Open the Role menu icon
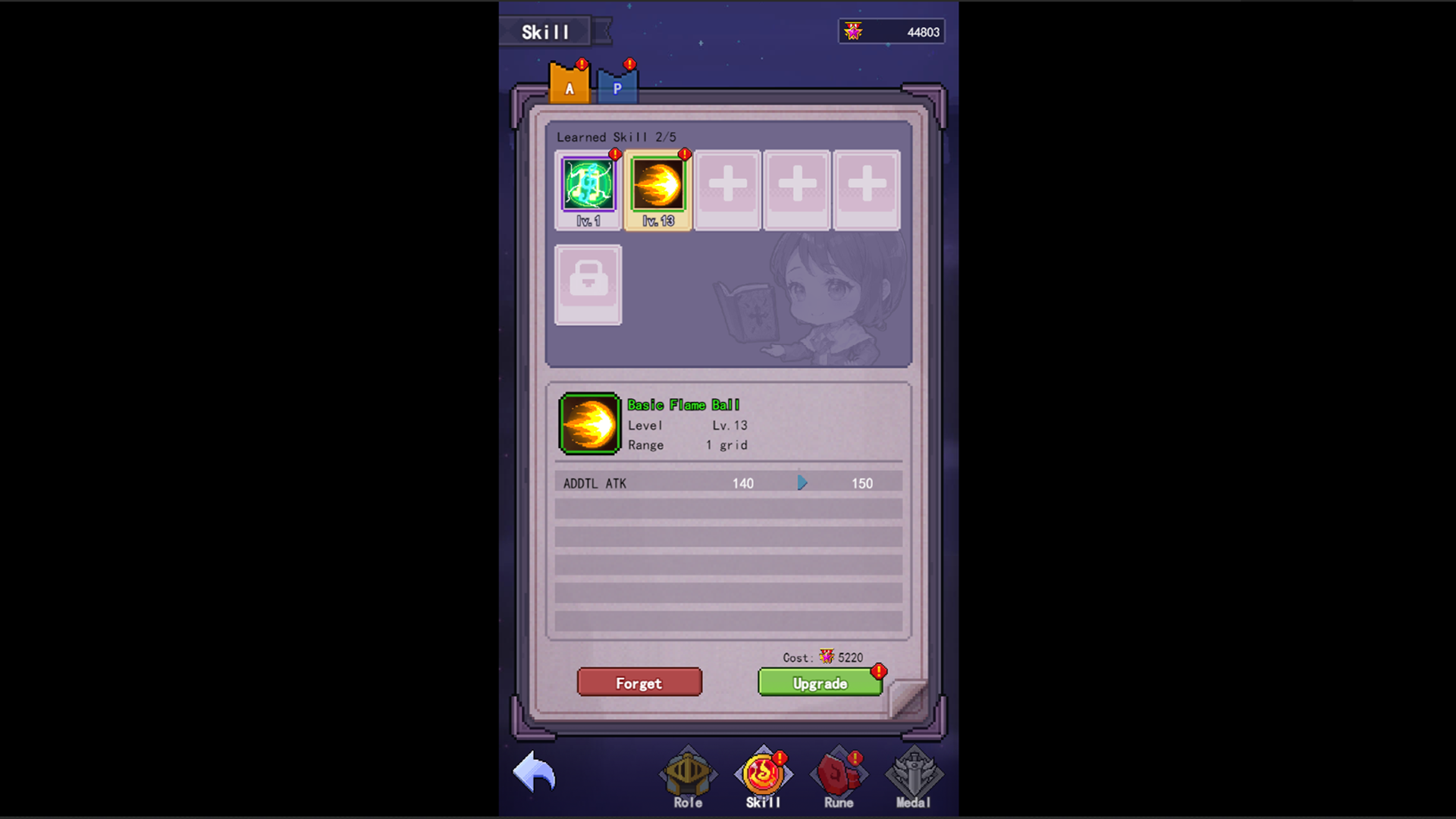Viewport: 1456px width, 819px height. point(686,773)
